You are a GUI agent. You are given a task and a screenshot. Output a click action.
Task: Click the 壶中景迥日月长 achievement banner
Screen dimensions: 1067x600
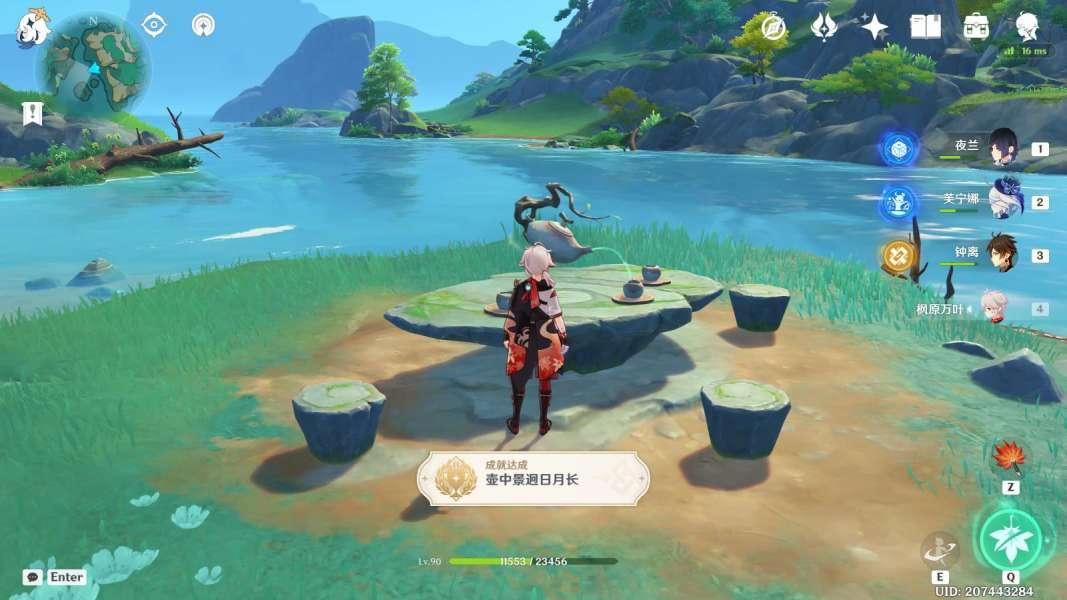[x=533, y=477]
